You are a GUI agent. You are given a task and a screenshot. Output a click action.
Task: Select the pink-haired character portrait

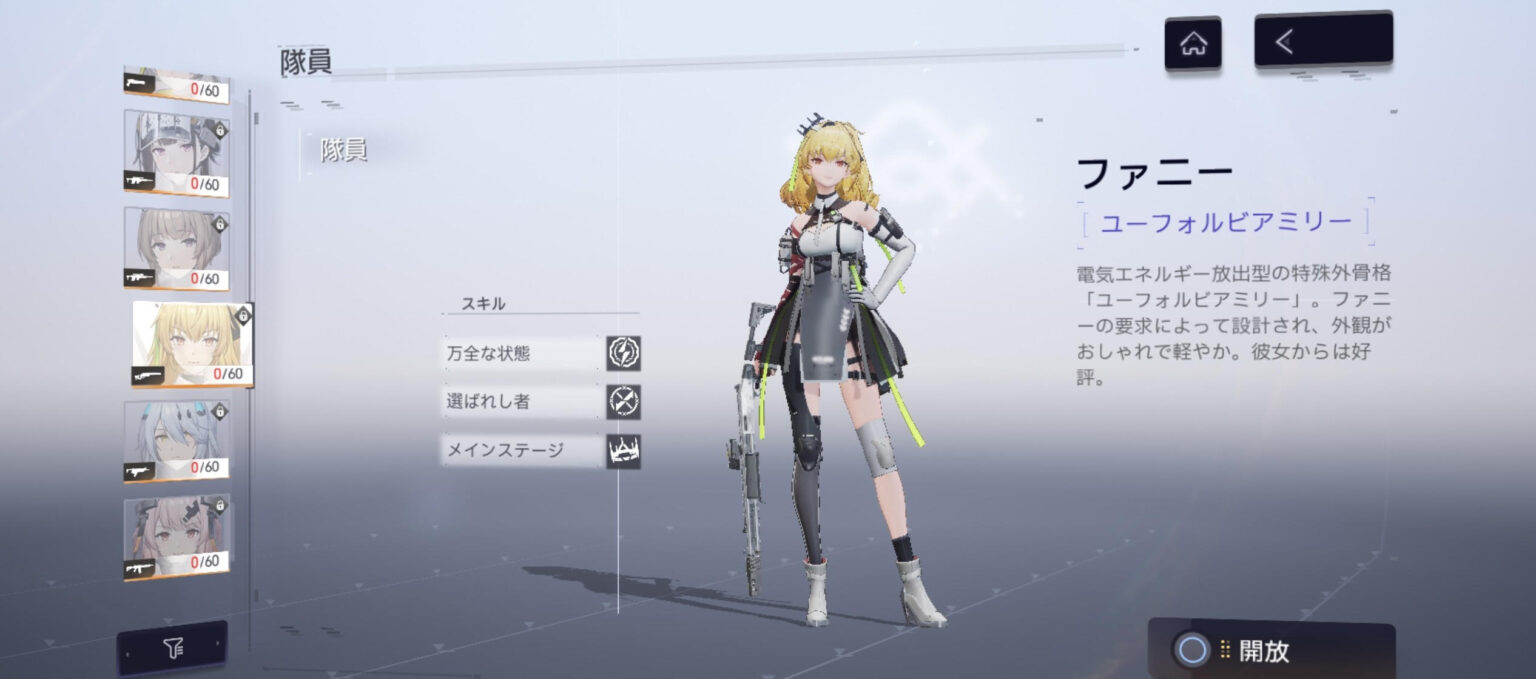pyautogui.click(x=177, y=535)
